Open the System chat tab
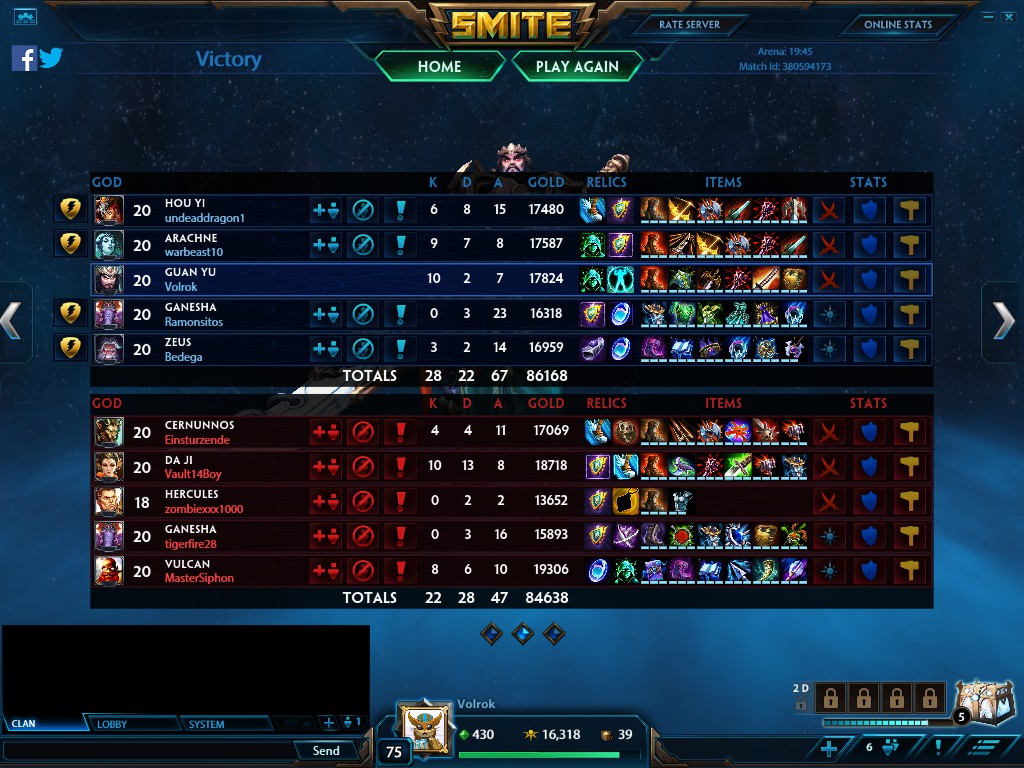 click(x=206, y=724)
